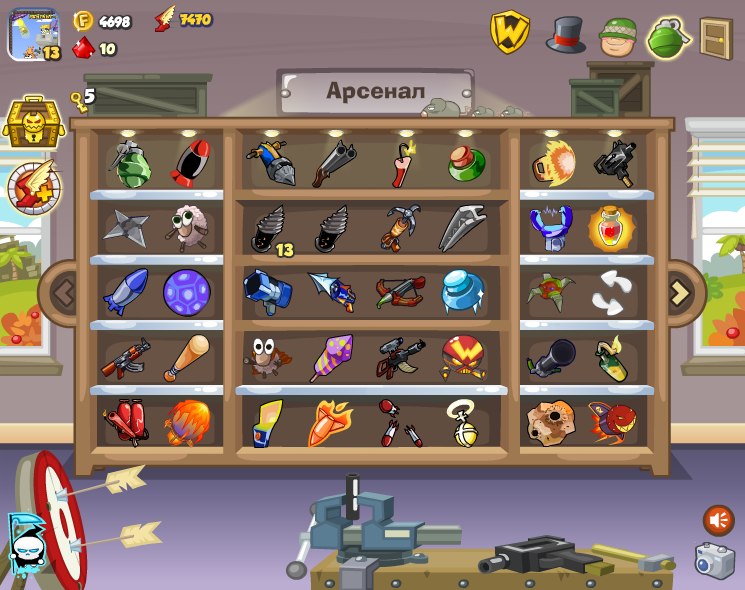
Task: Open the lightning bolt energy bonus icon
Action: pos(34,187)
